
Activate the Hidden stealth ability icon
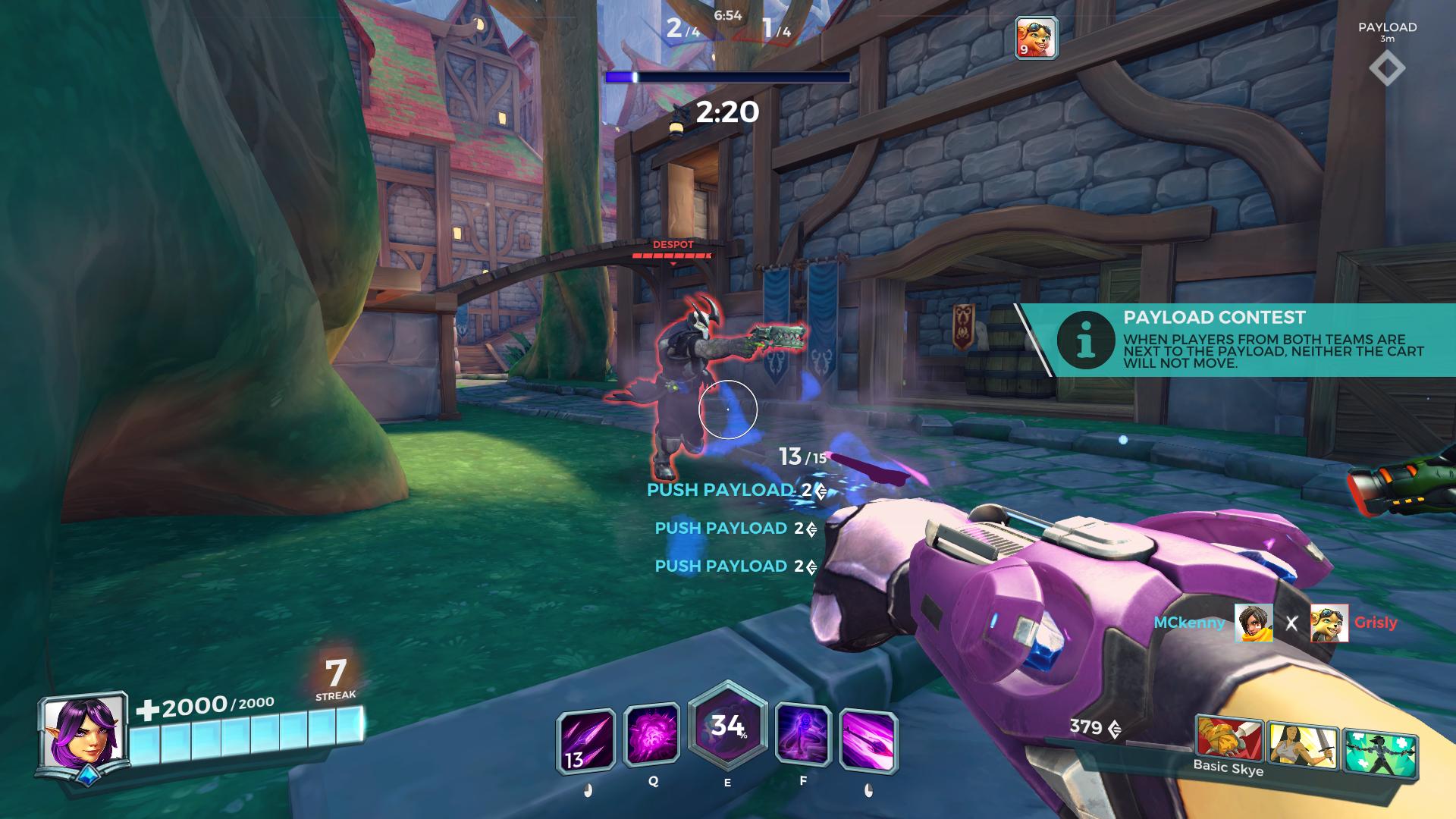coord(803,734)
